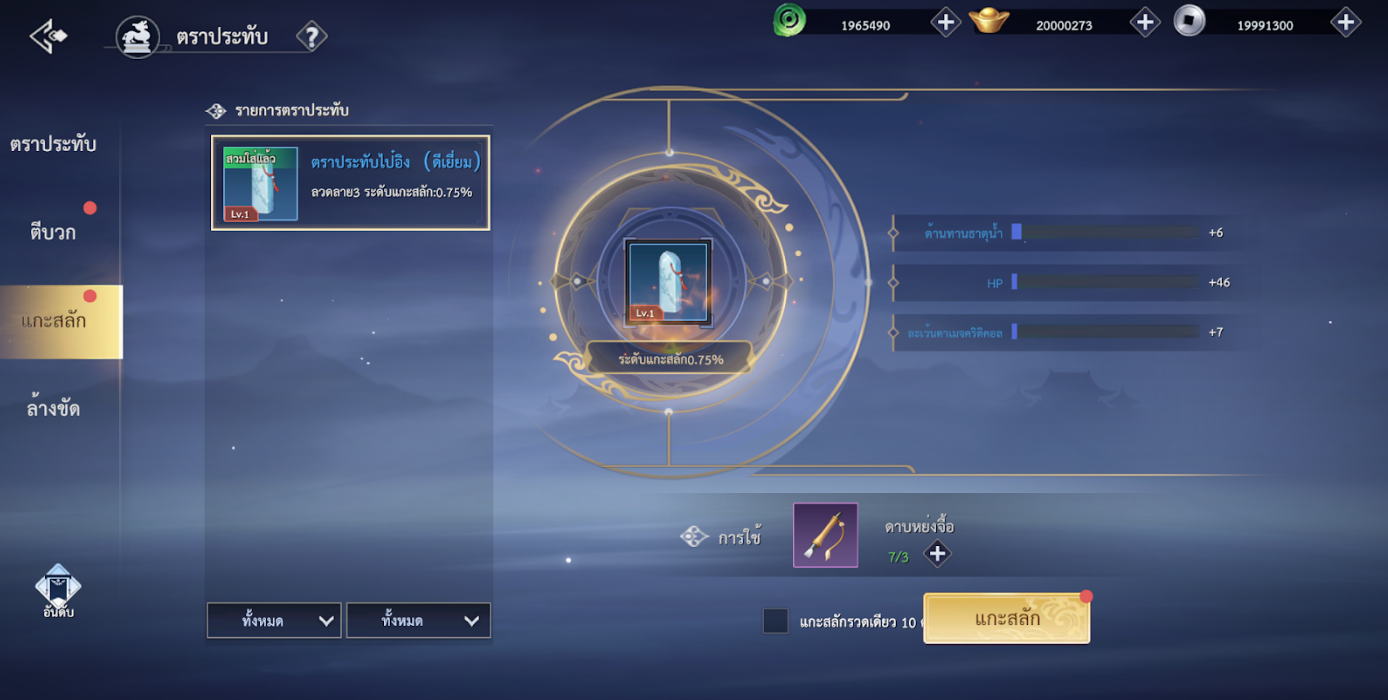Open the ล้างขัด tab
Image resolution: width=1388 pixels, height=700 pixels.
click(x=53, y=409)
